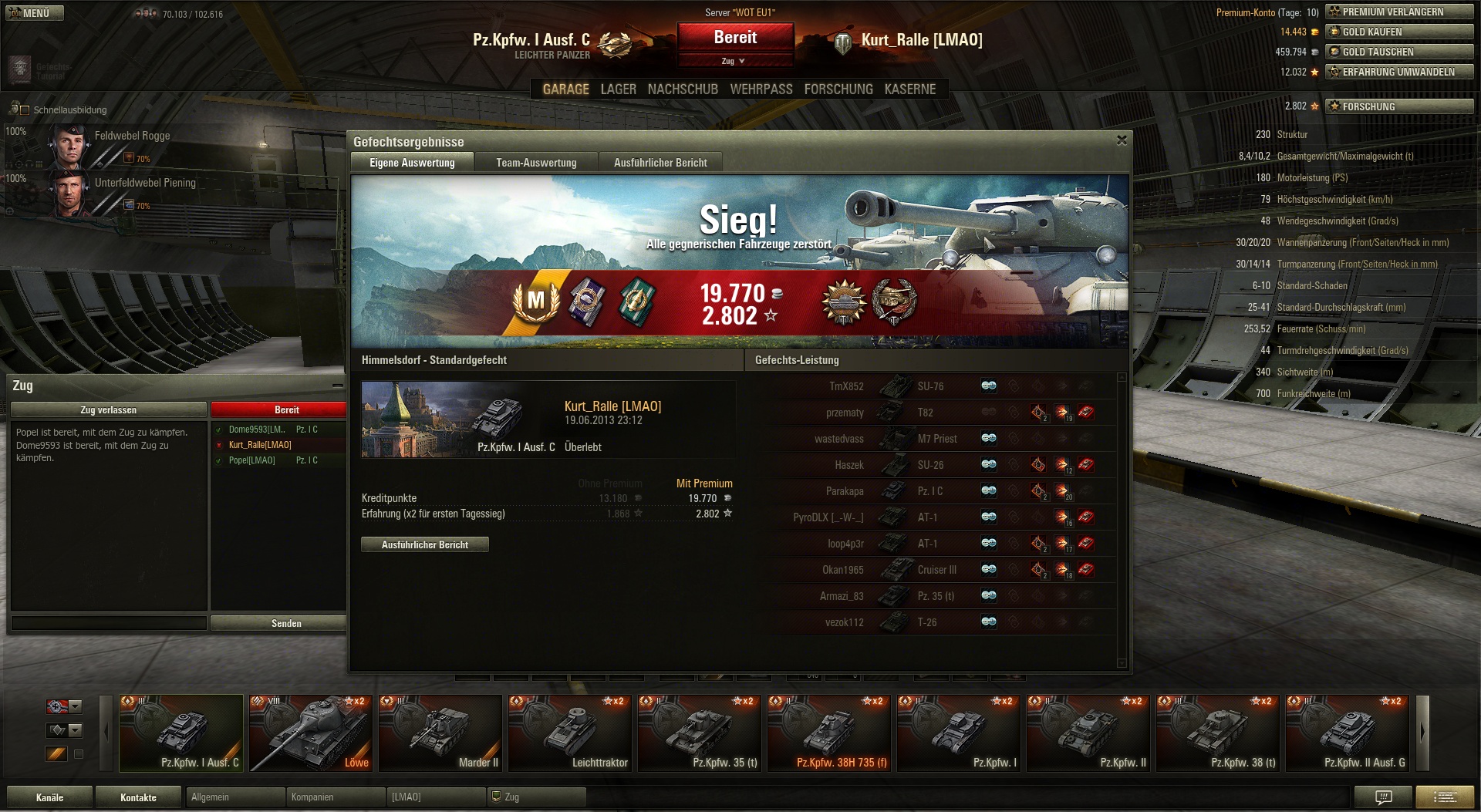The image size is (1481, 812).
Task: Choose the Marder II vehicle
Action: pyautogui.click(x=440, y=733)
